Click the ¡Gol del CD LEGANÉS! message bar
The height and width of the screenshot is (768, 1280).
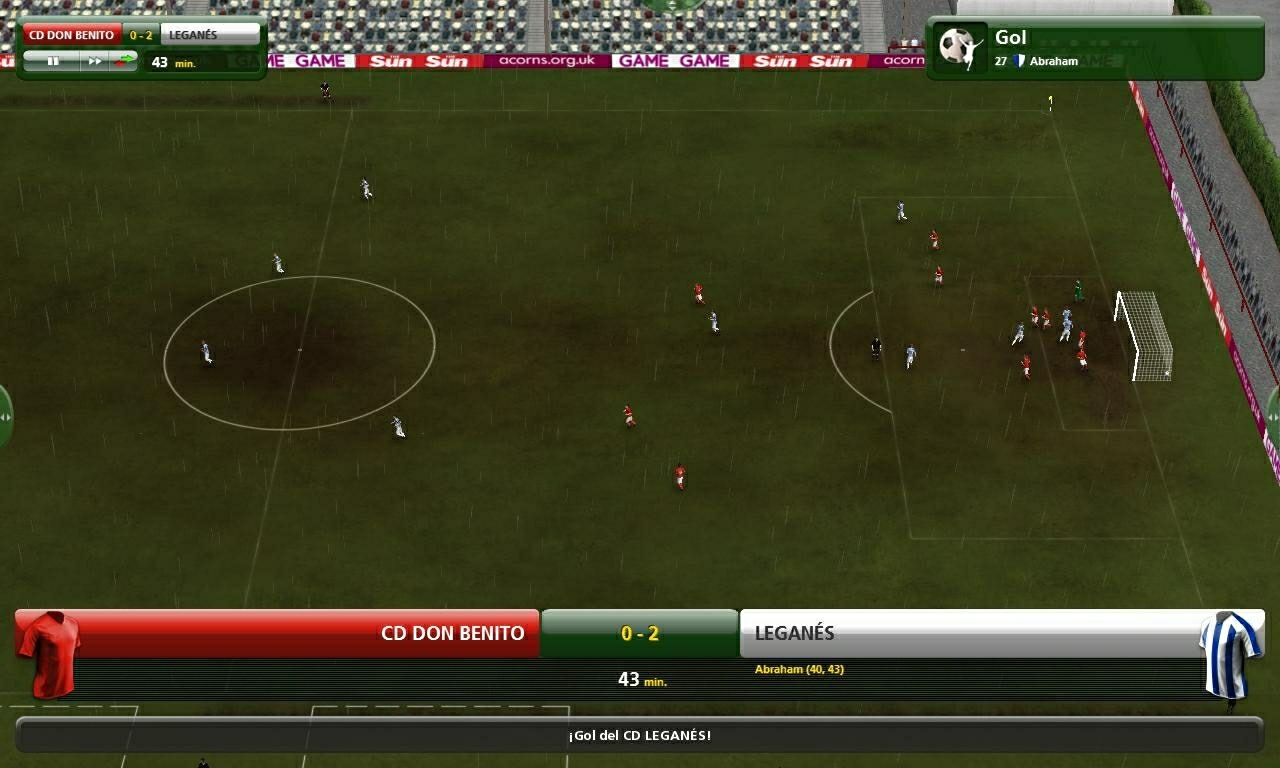coord(640,733)
